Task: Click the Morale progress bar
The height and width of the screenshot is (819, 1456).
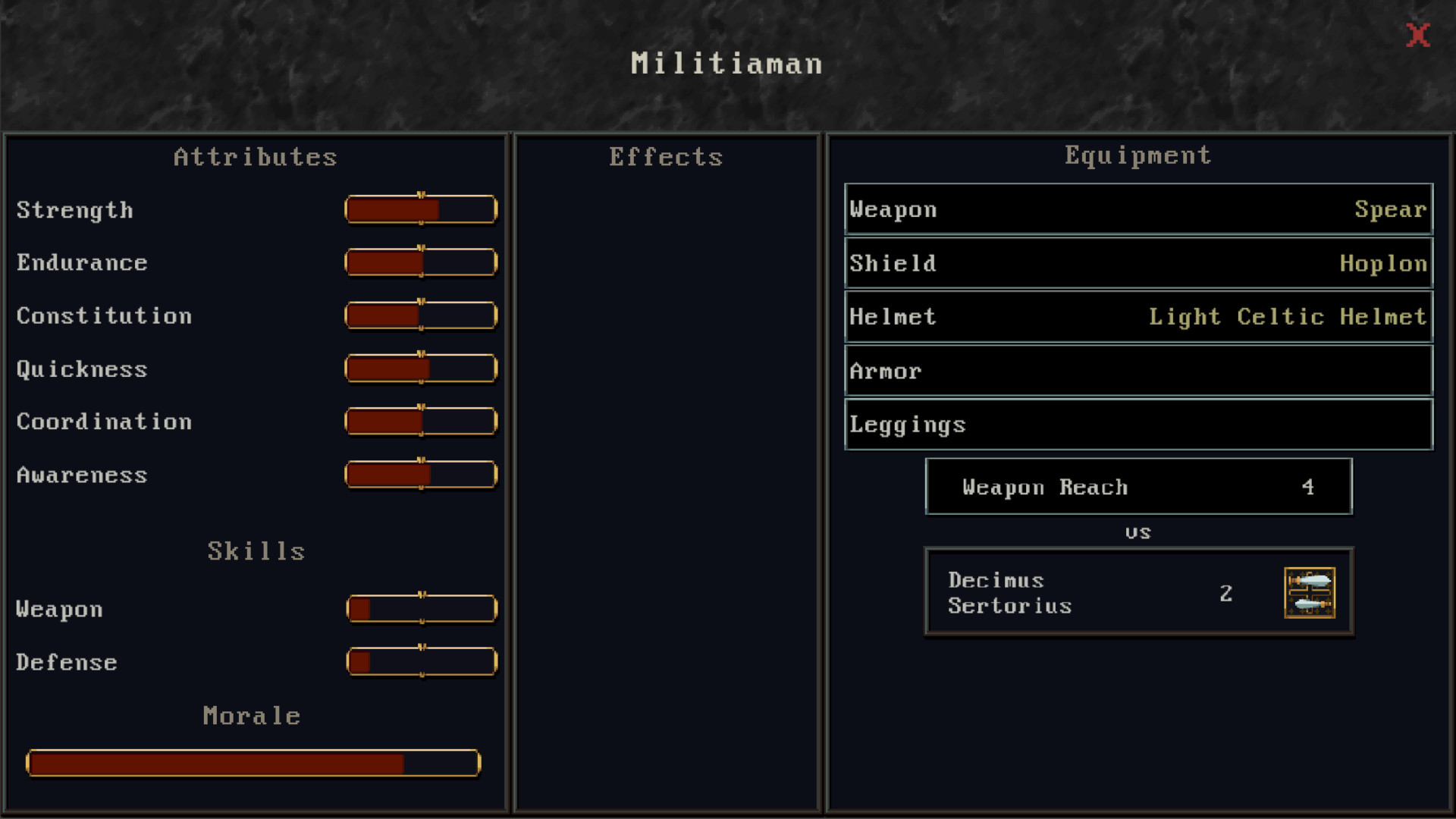Action: click(x=253, y=763)
